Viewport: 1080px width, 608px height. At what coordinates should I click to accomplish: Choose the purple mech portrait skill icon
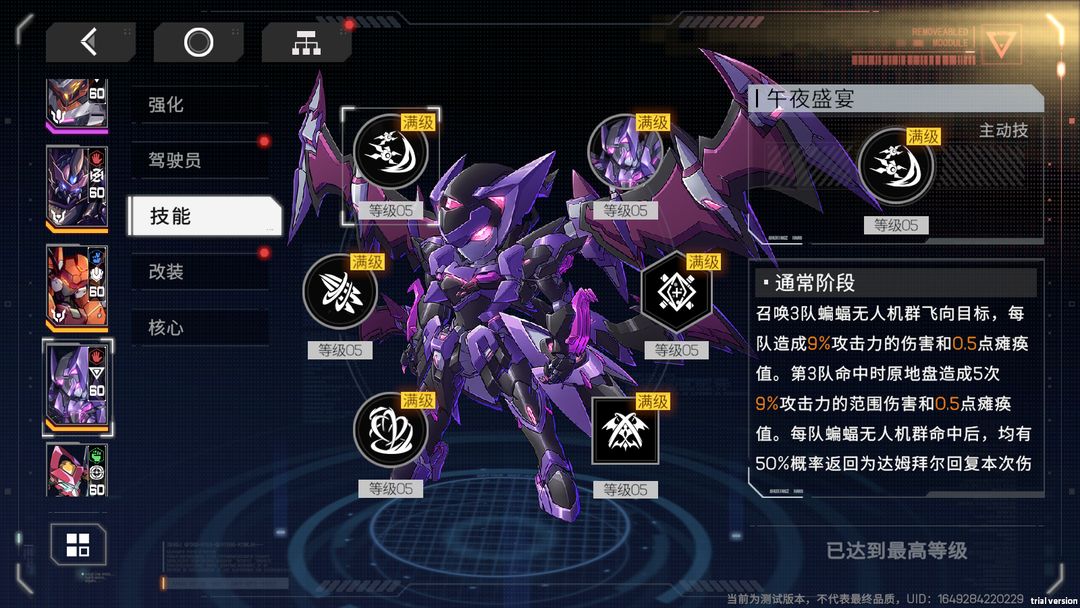[x=626, y=152]
